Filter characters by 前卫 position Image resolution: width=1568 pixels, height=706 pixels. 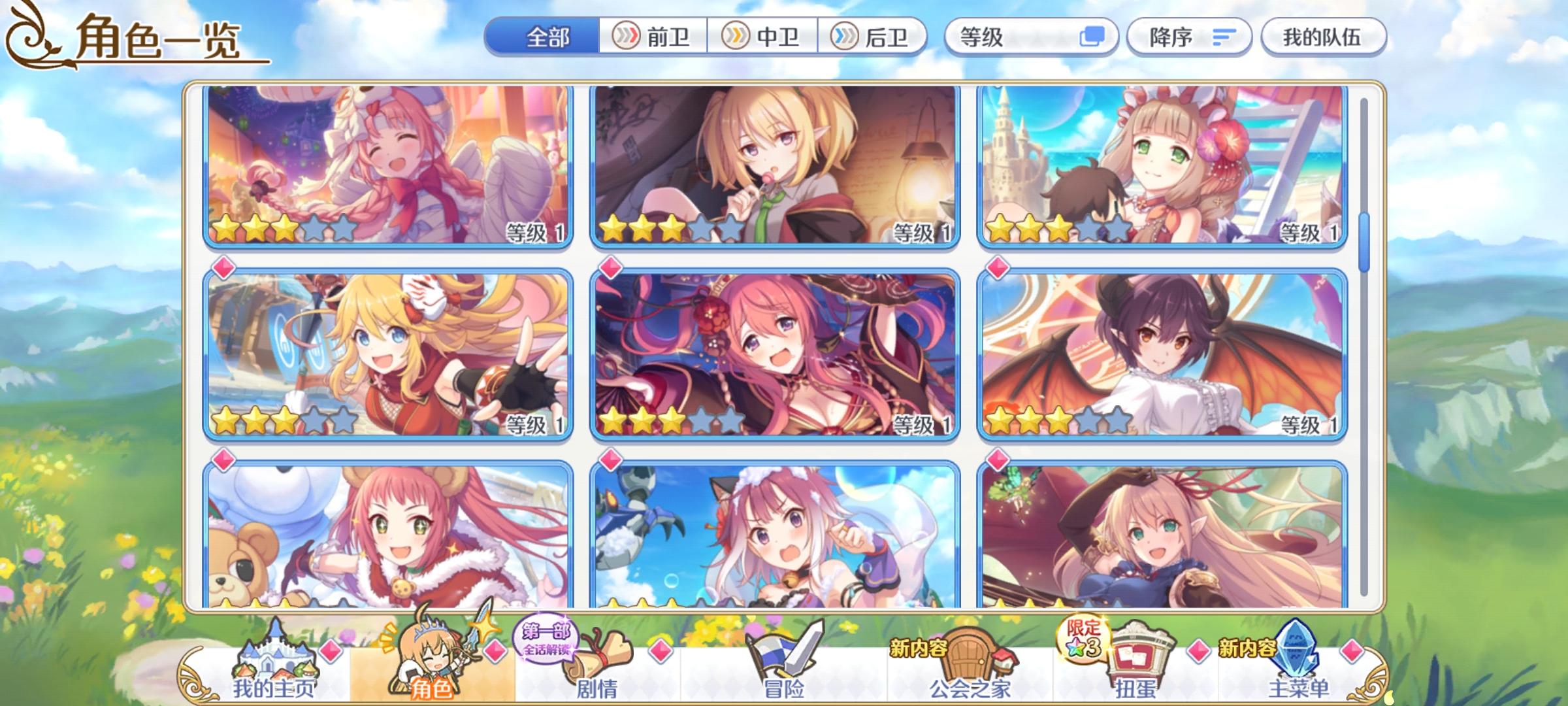coord(653,37)
